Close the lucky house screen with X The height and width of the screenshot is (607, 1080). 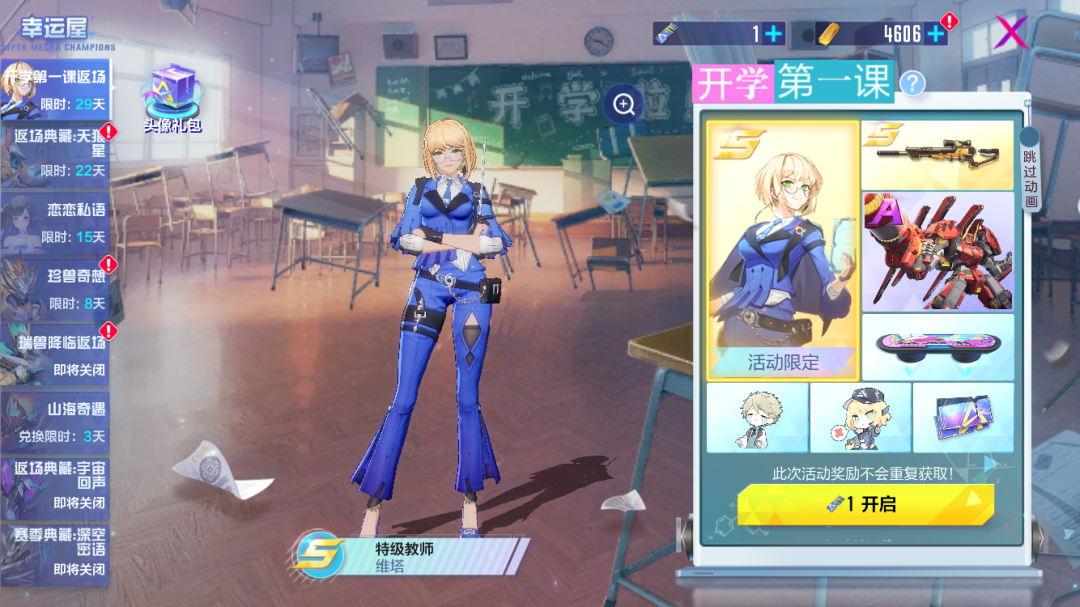[1011, 33]
